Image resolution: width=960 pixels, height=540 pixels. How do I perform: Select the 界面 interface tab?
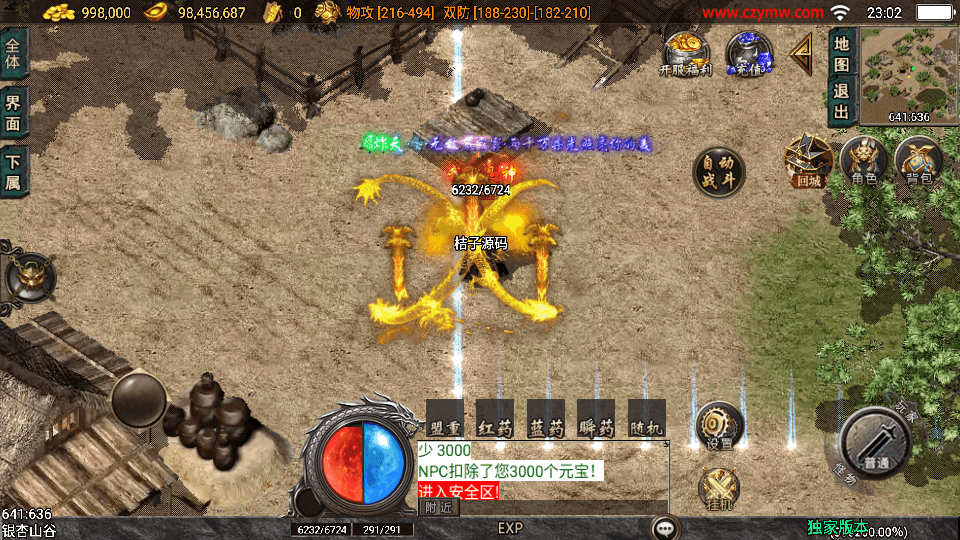pyautogui.click(x=14, y=112)
